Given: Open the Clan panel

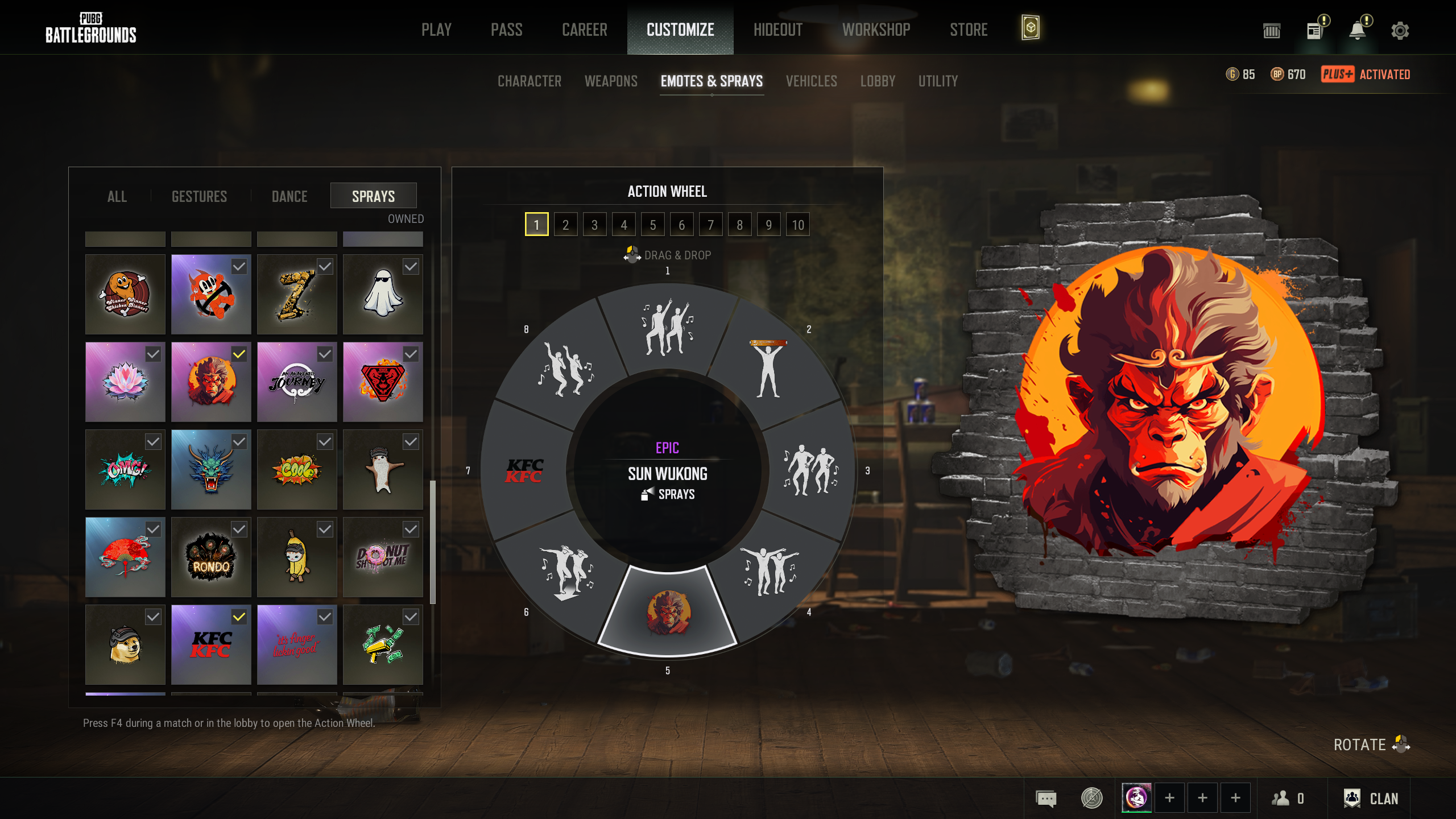Looking at the screenshot, I should coord(1371,799).
